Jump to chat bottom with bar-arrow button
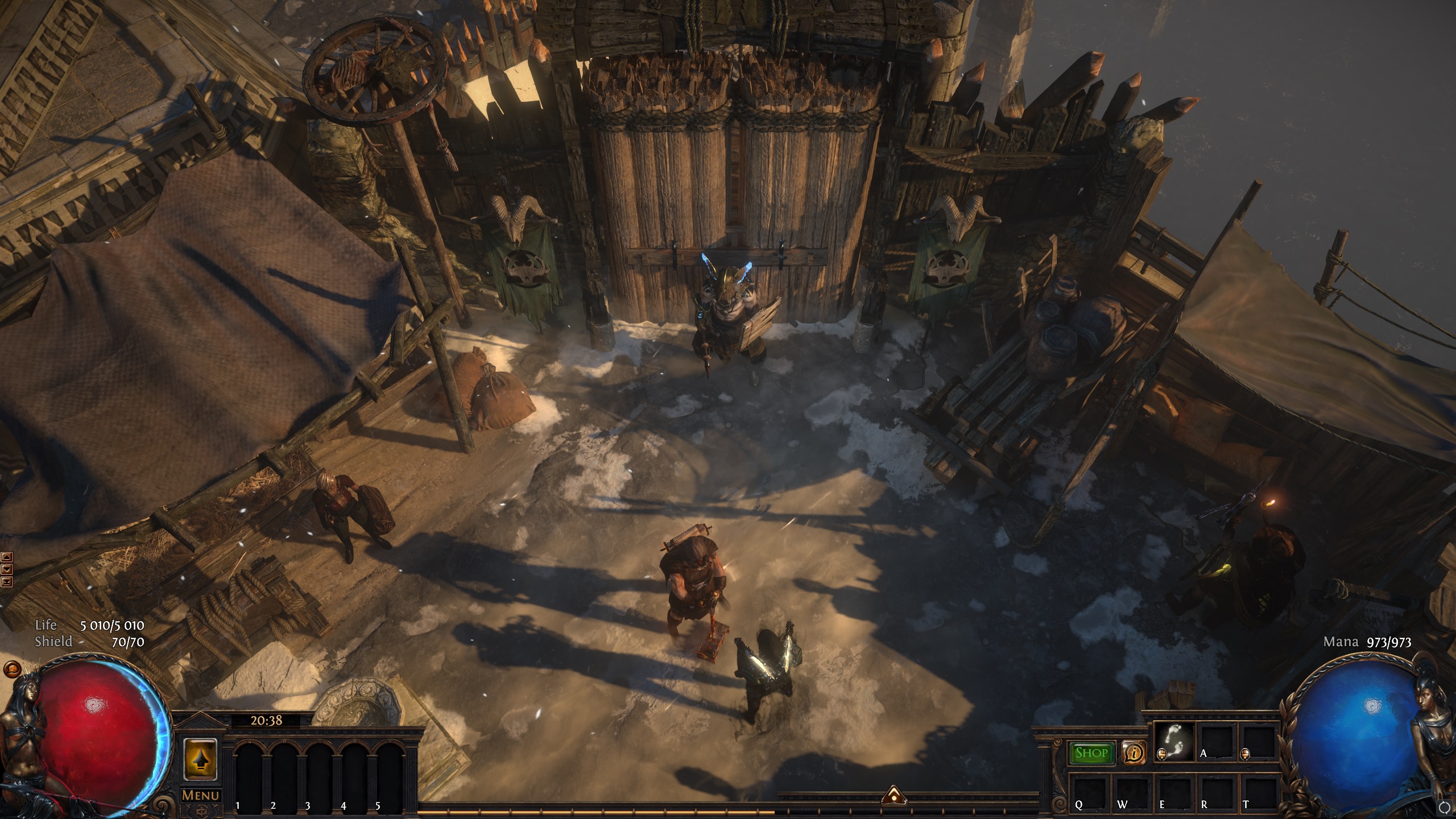The width and height of the screenshot is (1456, 819). coord(7,581)
